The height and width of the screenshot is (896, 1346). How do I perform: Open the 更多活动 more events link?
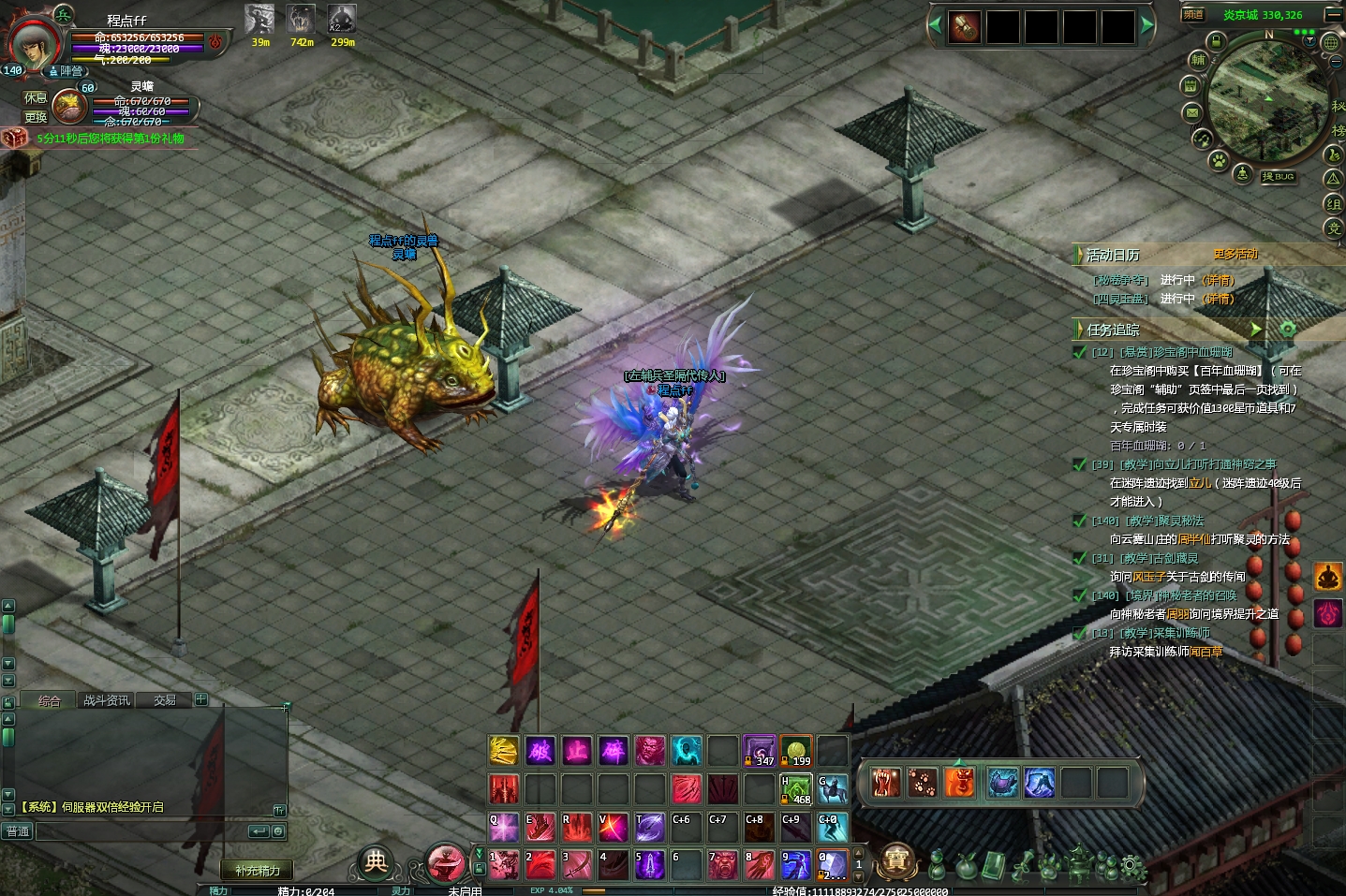click(x=1235, y=254)
